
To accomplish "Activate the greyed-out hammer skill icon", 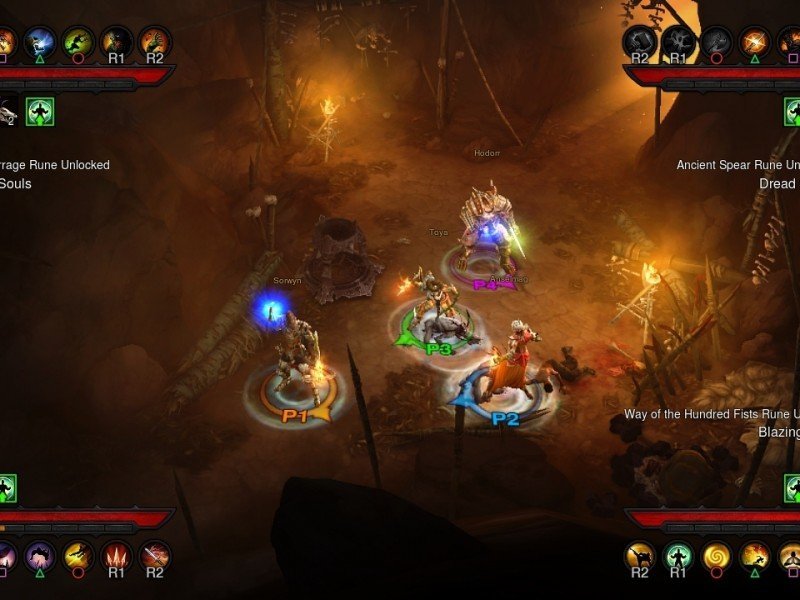I will pos(639,41).
